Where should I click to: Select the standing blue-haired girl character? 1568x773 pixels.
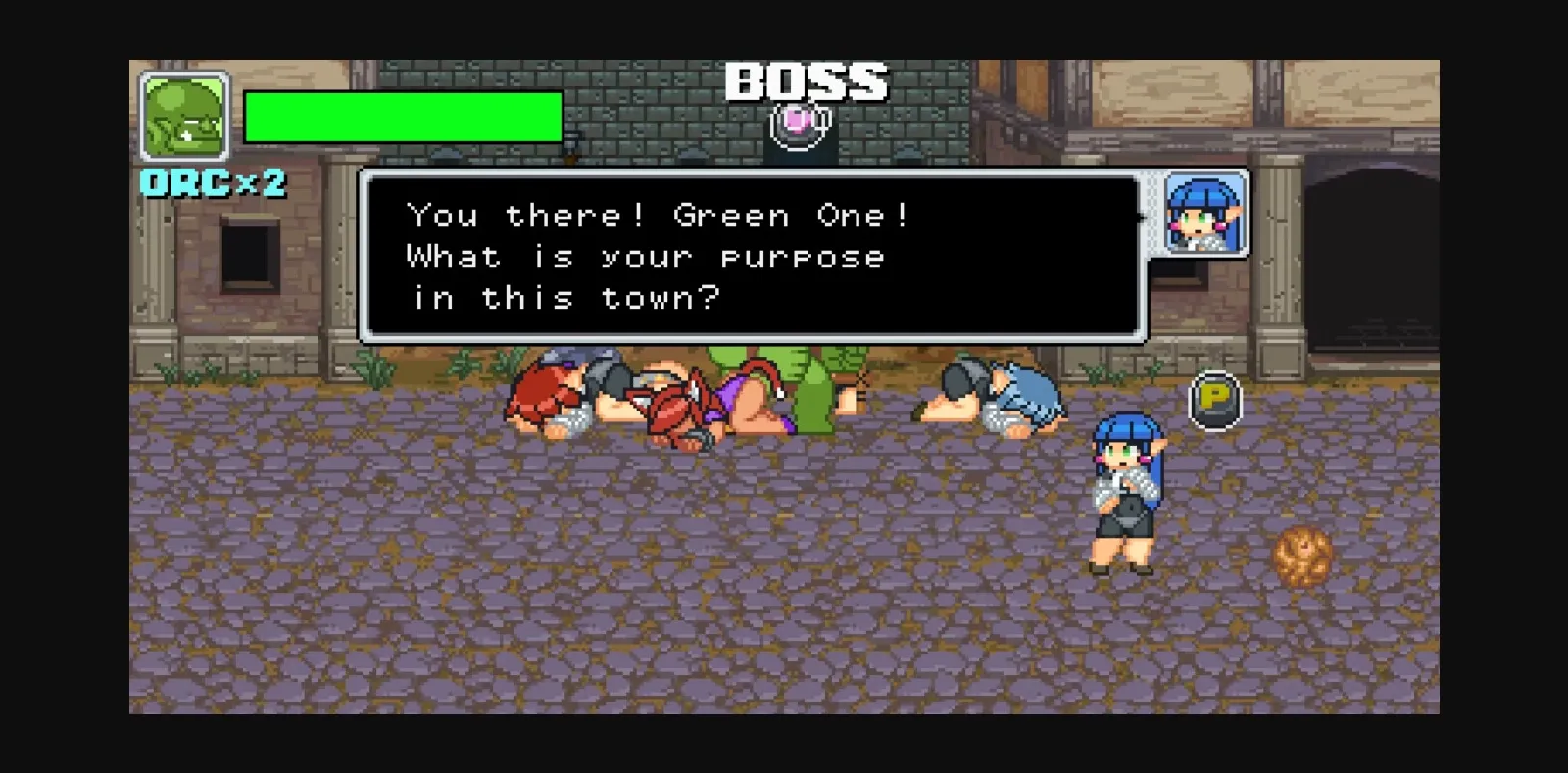point(1127,490)
